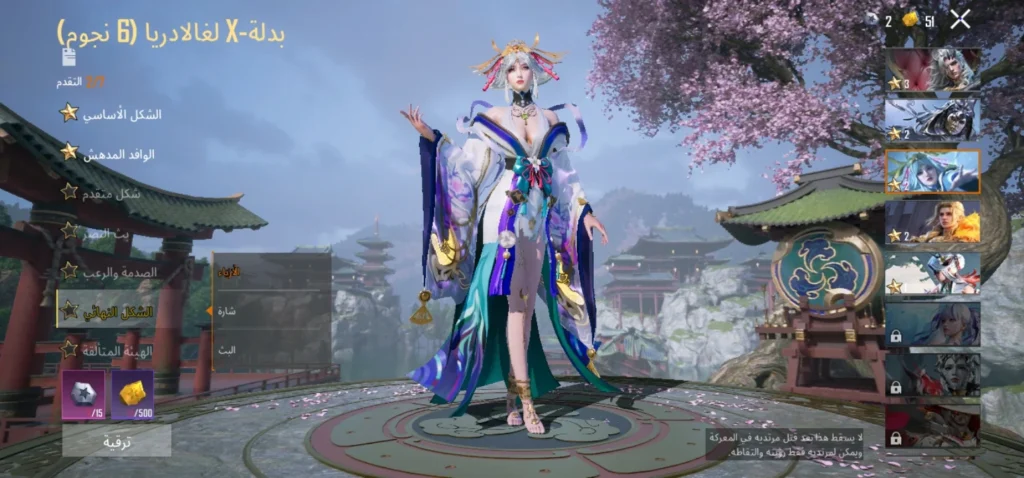Click the gold nugget material icon
This screenshot has width=1024, height=478.
coord(132,392)
